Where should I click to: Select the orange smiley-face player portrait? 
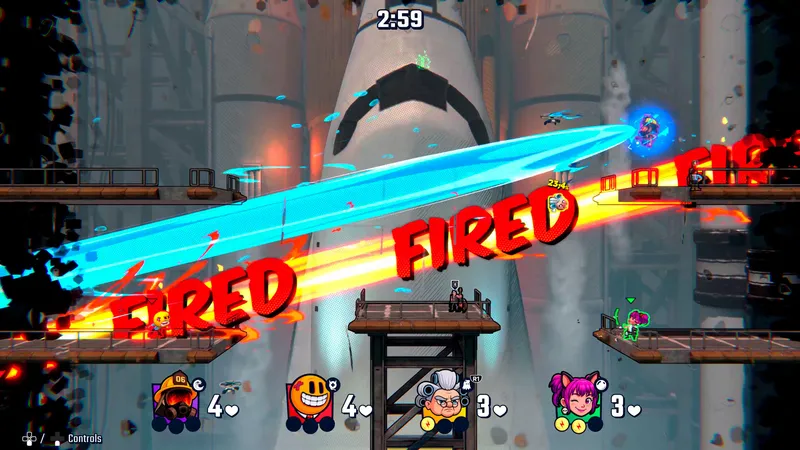coord(307,398)
